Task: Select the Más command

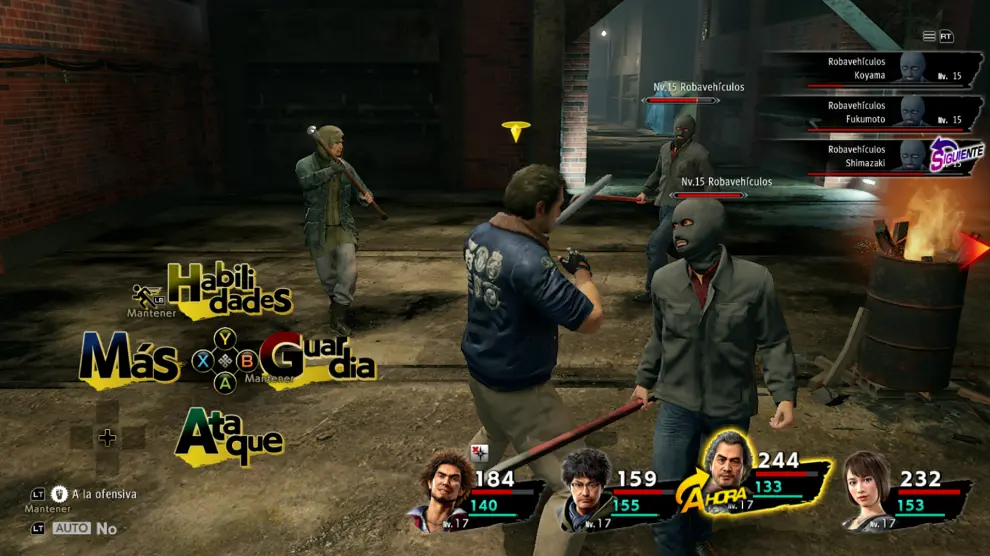Action: (x=129, y=359)
